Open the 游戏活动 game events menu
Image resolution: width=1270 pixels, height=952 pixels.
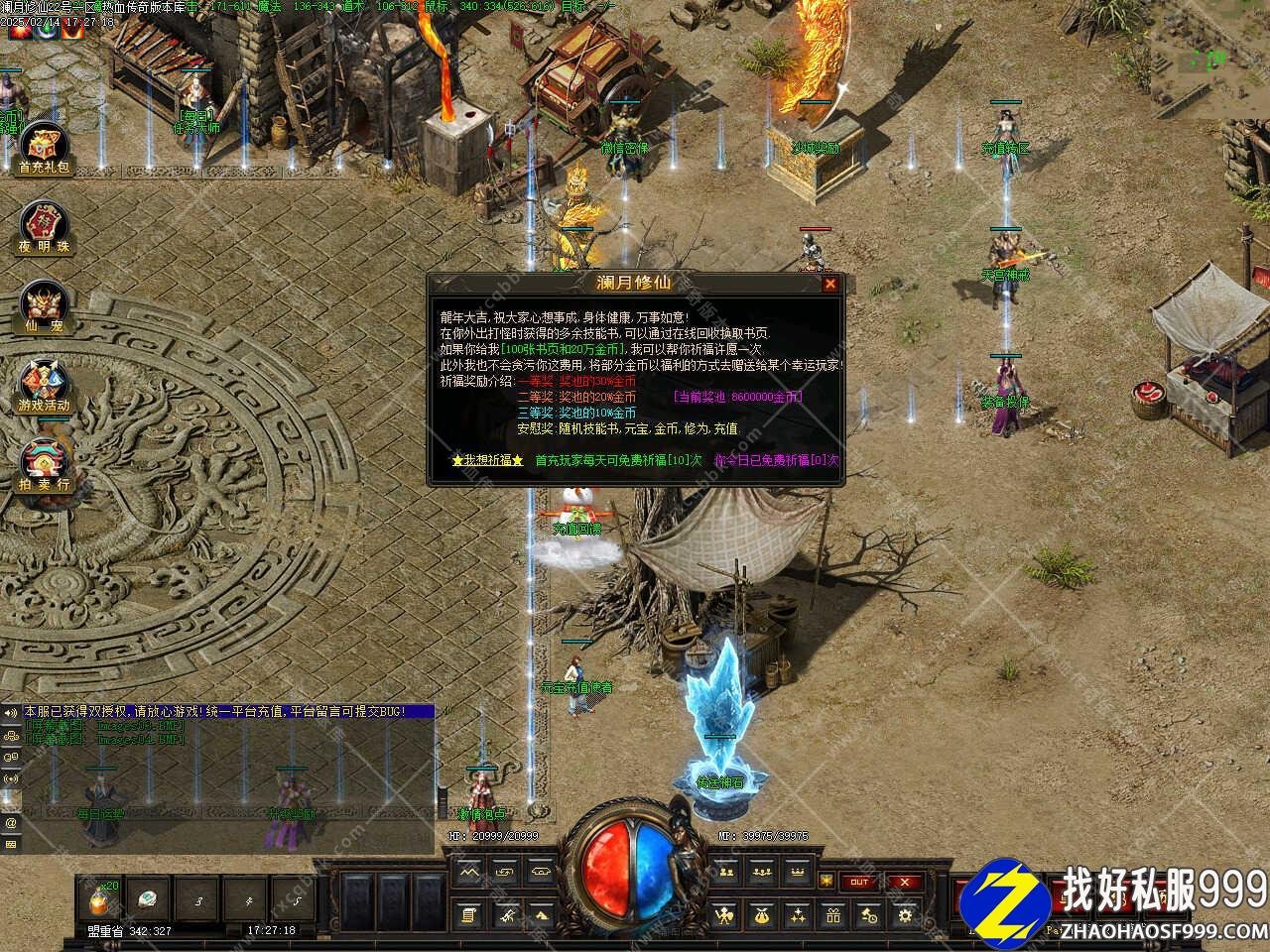pyautogui.click(x=44, y=385)
